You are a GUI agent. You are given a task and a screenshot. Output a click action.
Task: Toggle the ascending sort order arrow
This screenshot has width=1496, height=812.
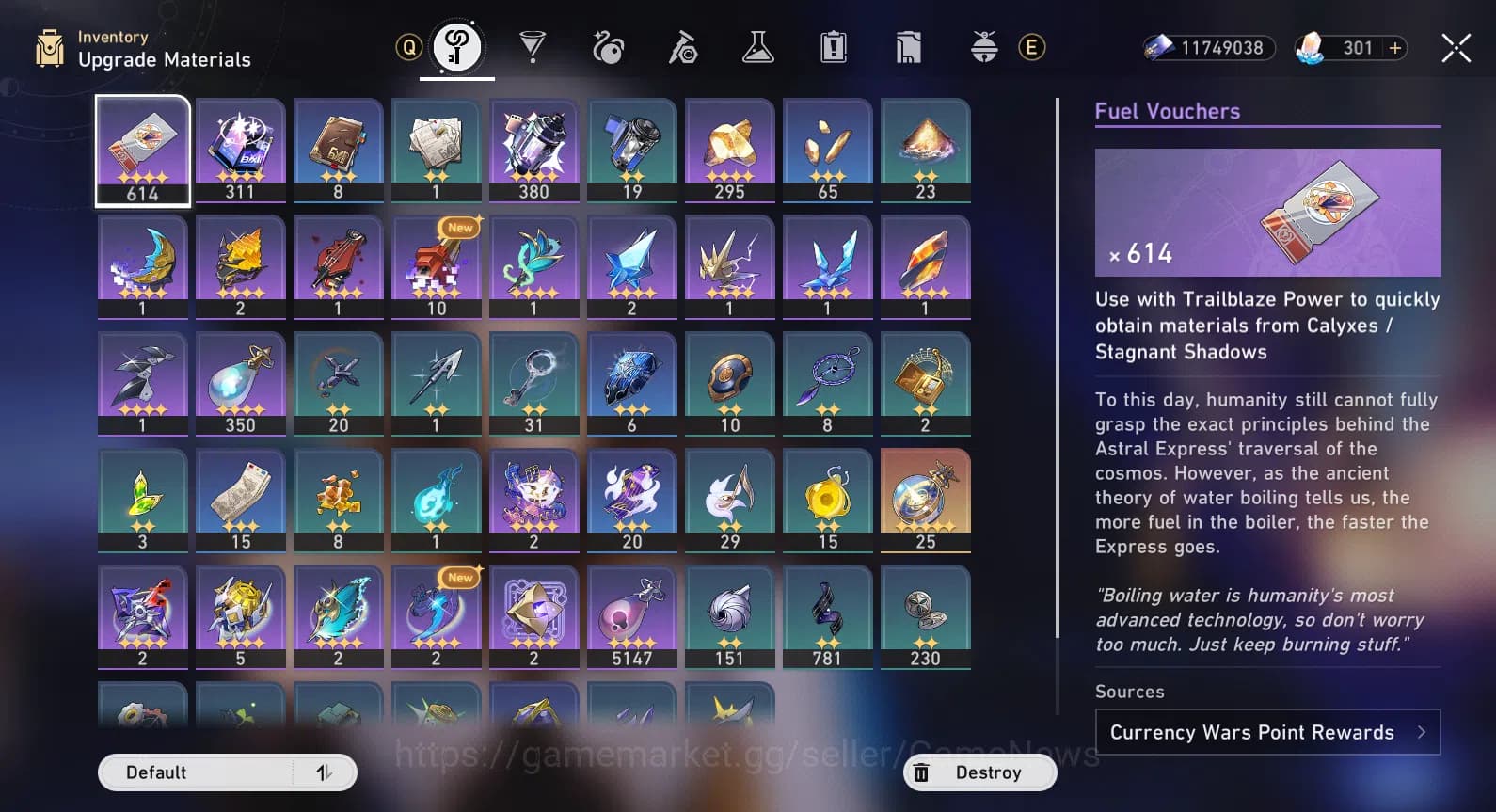click(x=325, y=772)
